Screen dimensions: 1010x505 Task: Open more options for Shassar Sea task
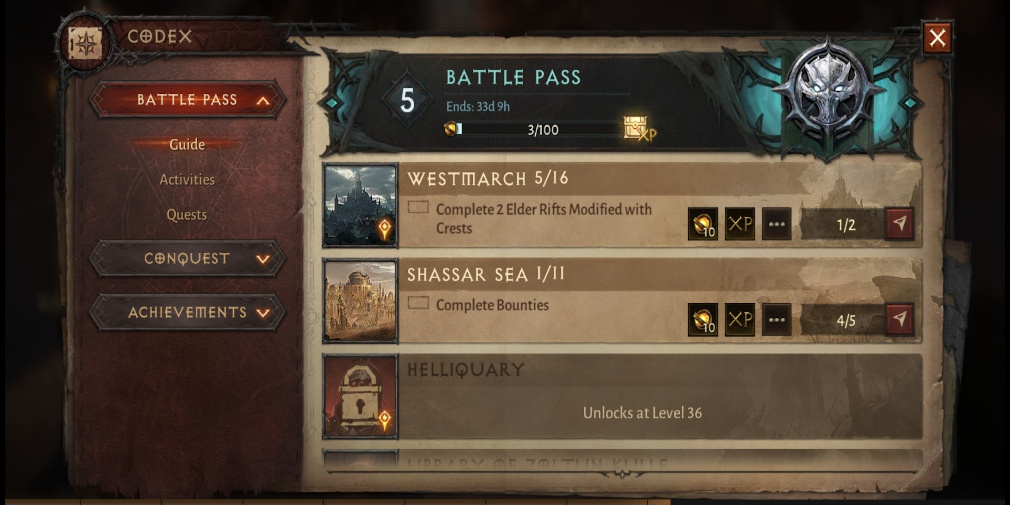[x=776, y=320]
